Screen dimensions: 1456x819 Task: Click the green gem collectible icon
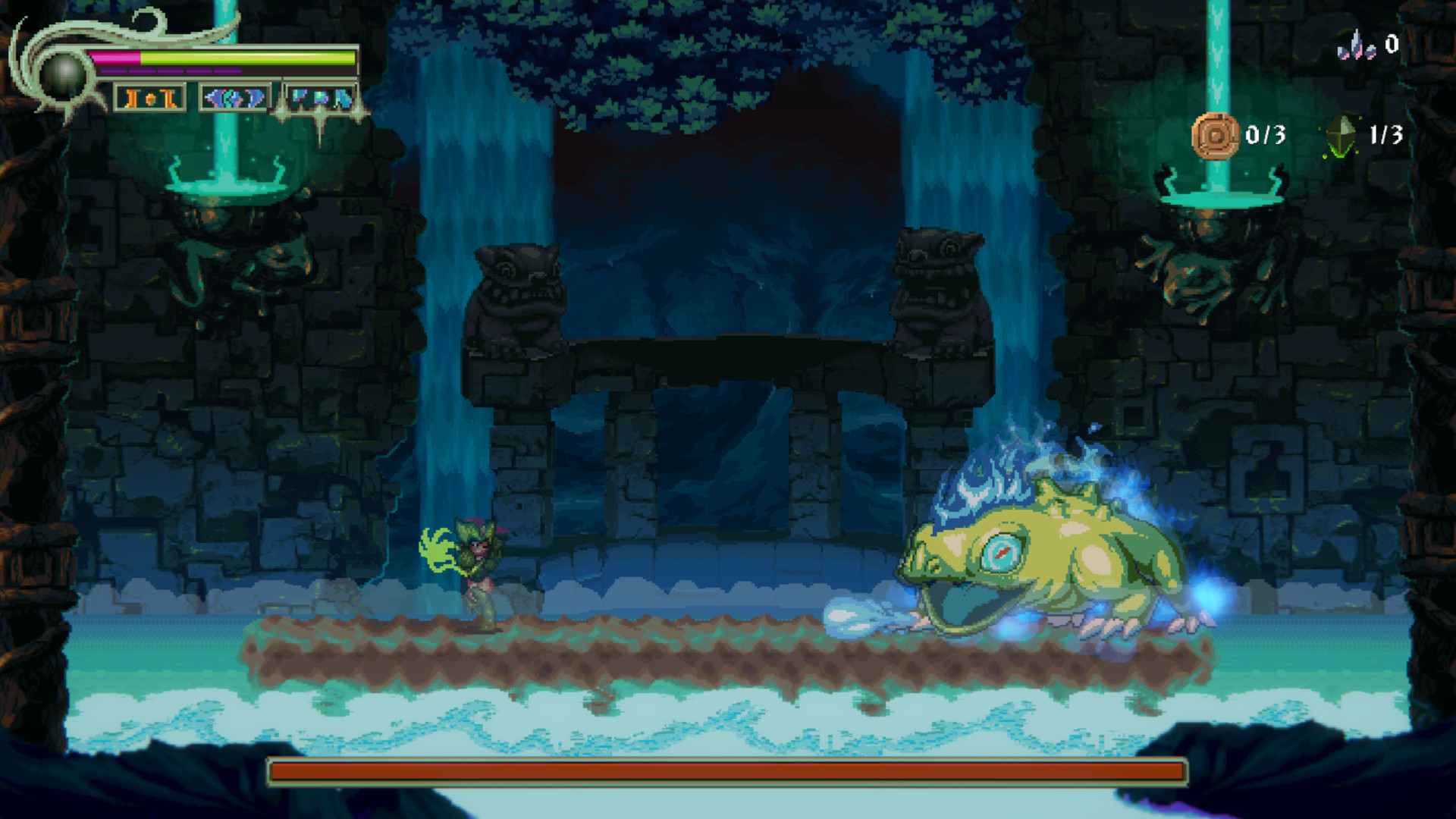(1341, 136)
